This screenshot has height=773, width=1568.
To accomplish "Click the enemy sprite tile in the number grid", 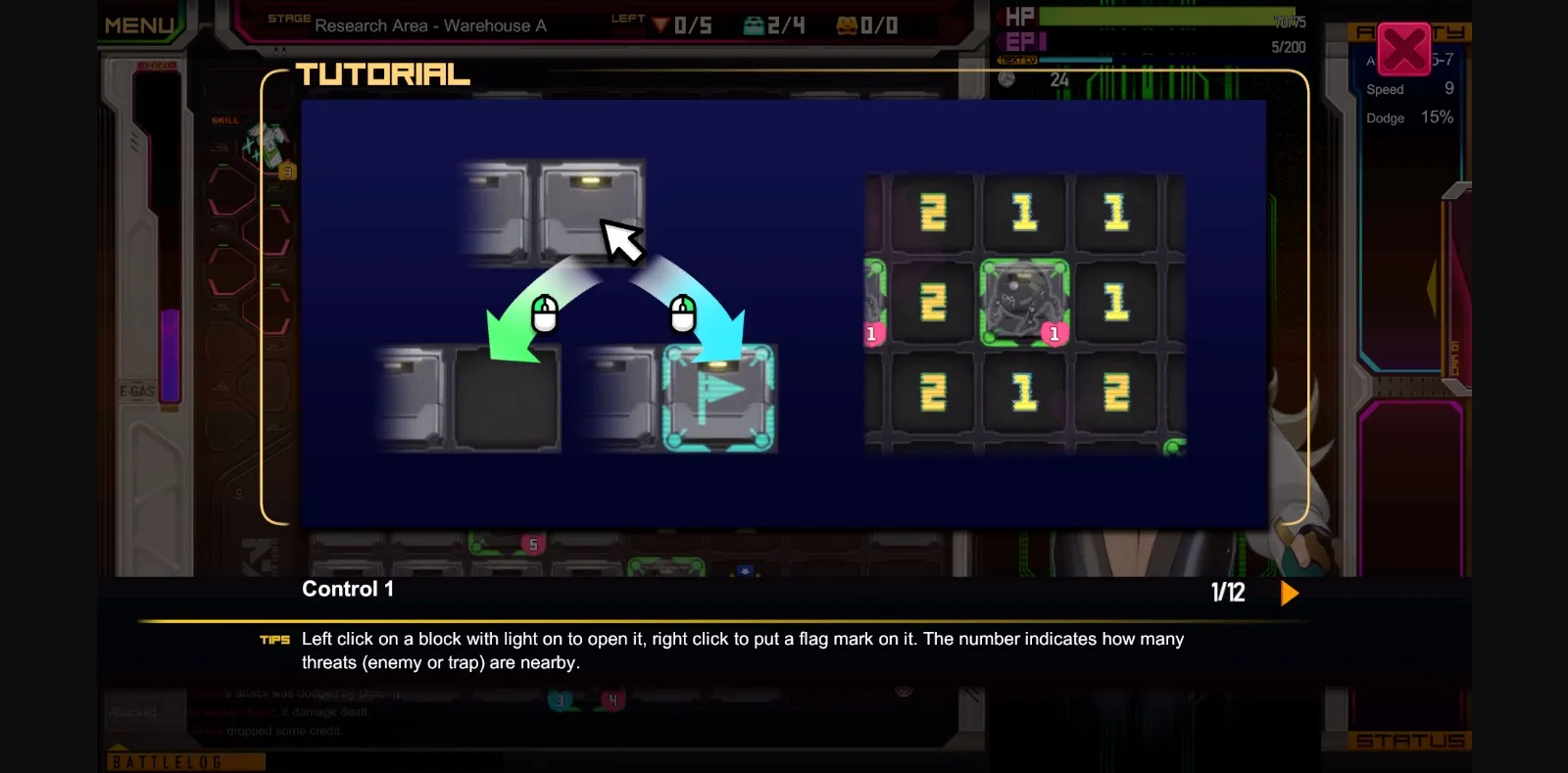I will [1023, 301].
